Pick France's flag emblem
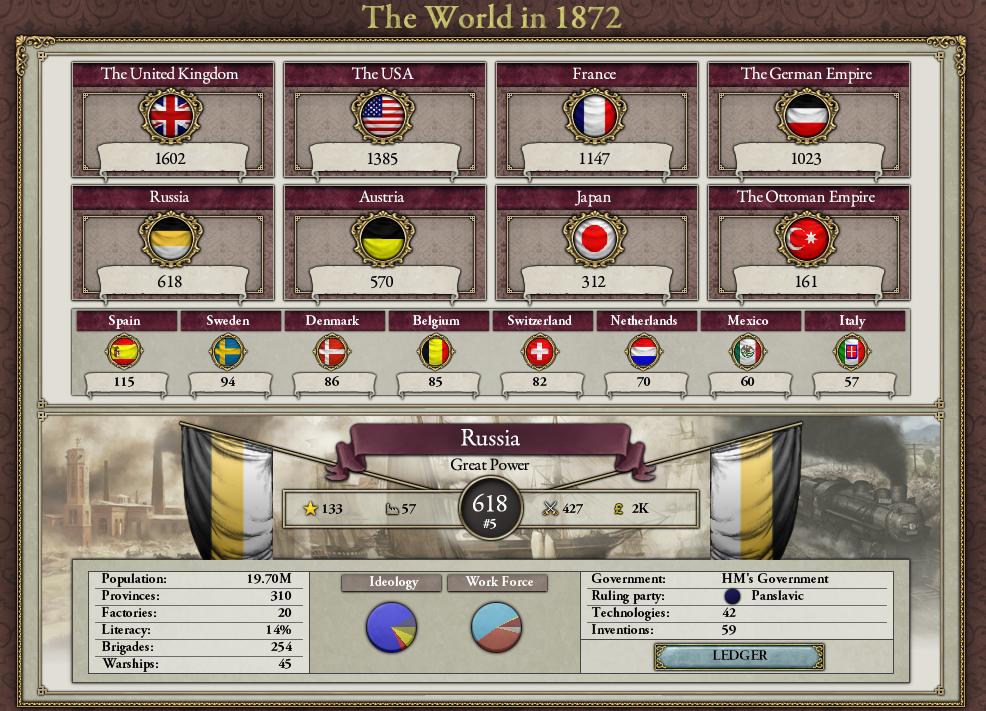 click(594, 116)
